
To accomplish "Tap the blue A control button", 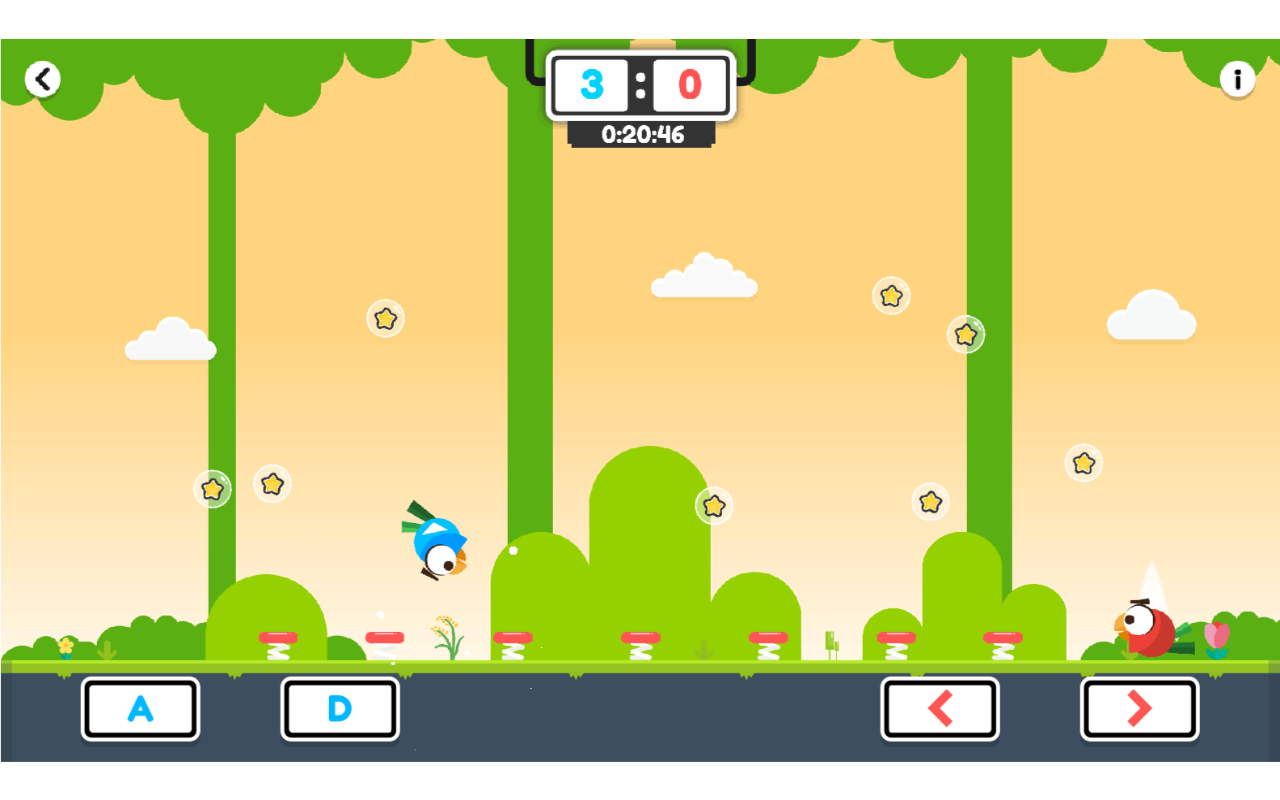I will coord(140,709).
